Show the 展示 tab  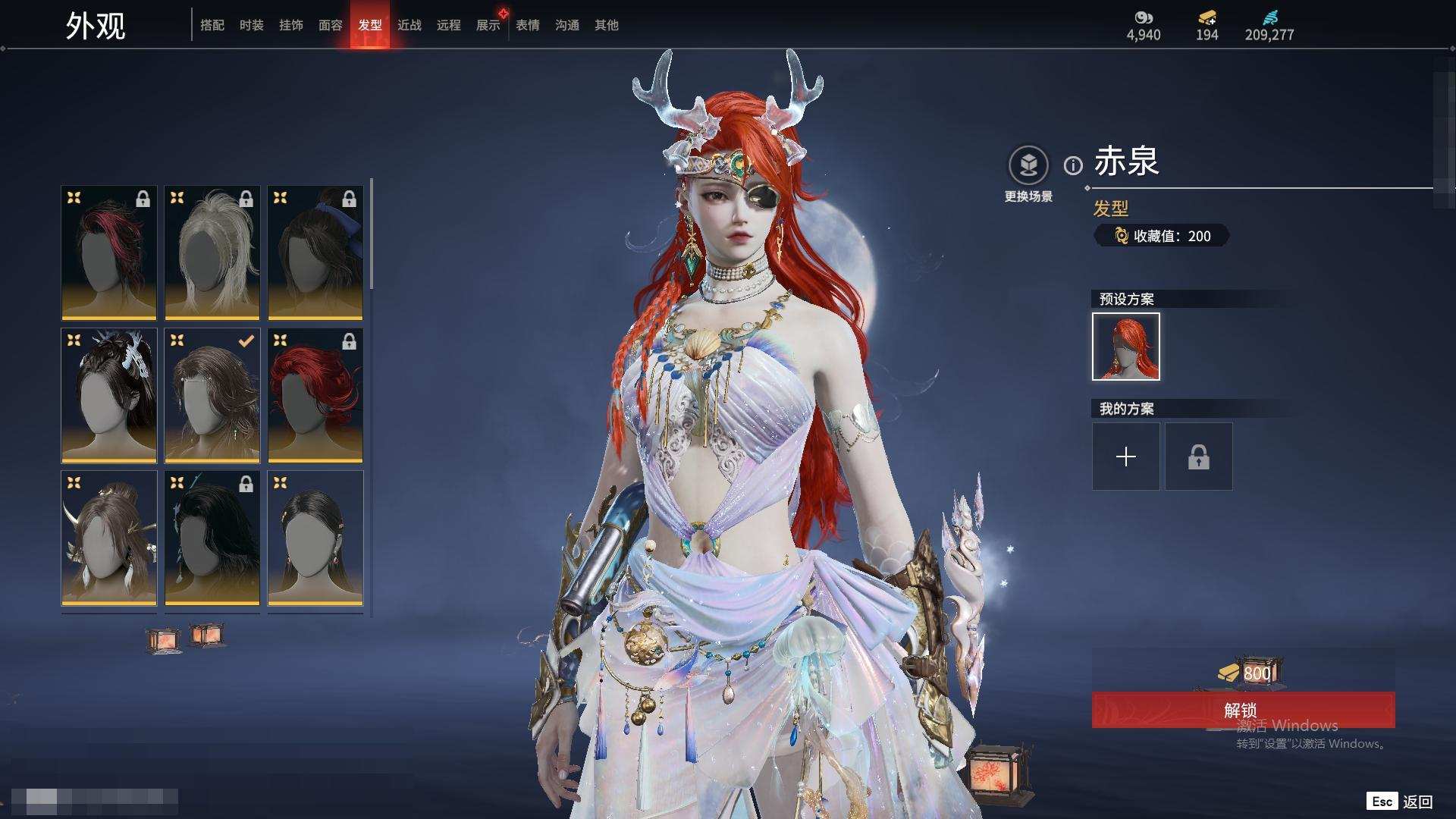click(488, 25)
